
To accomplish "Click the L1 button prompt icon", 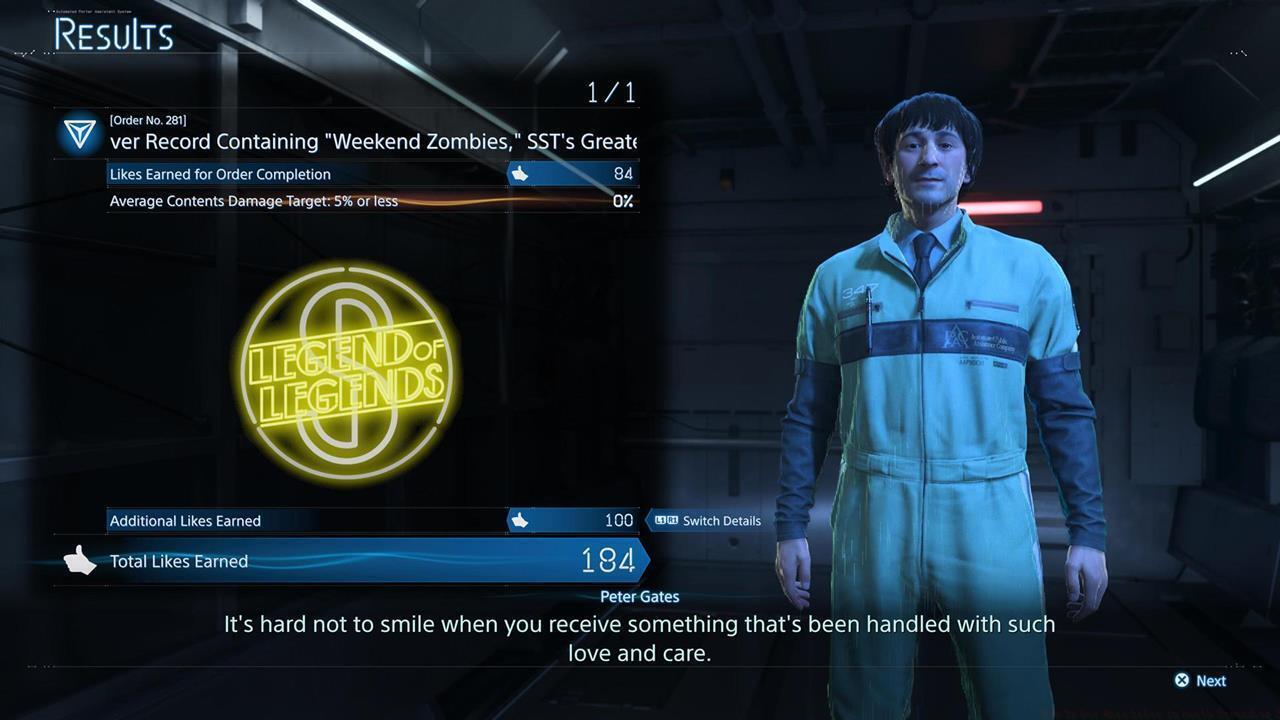I will (x=658, y=520).
